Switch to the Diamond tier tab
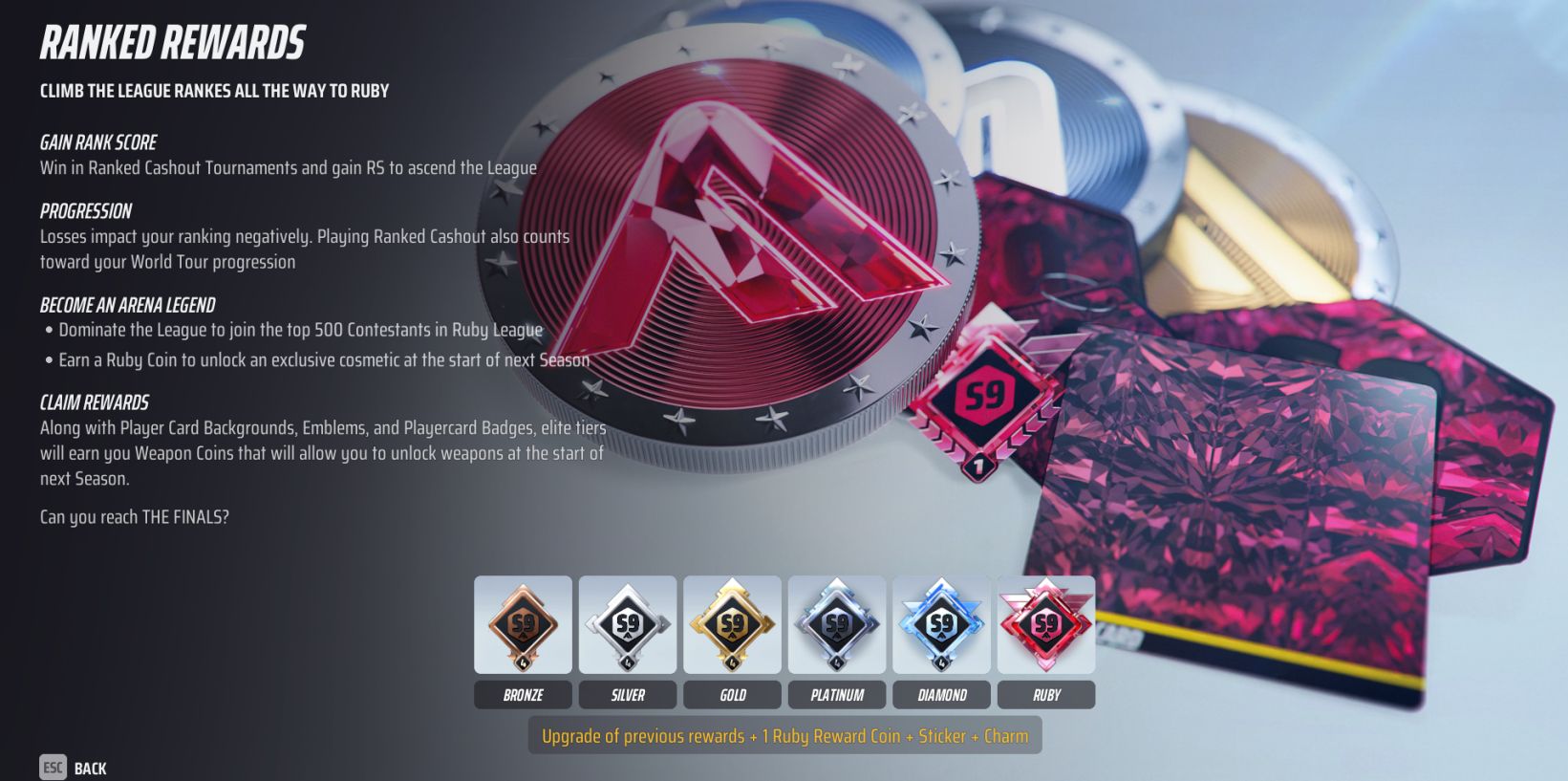The height and width of the screenshot is (781, 1568). (941, 695)
